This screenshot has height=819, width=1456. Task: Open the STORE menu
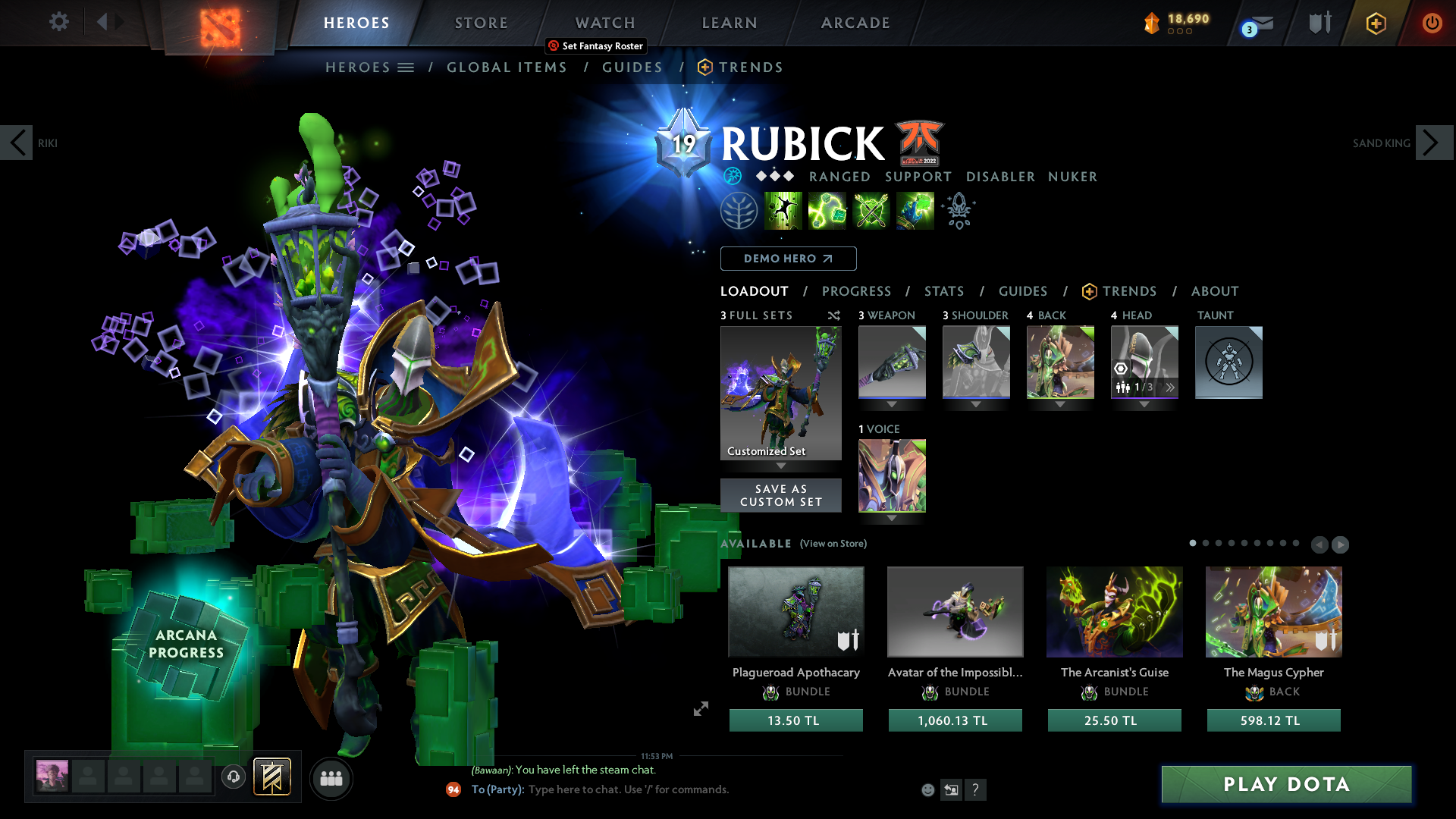click(x=481, y=23)
